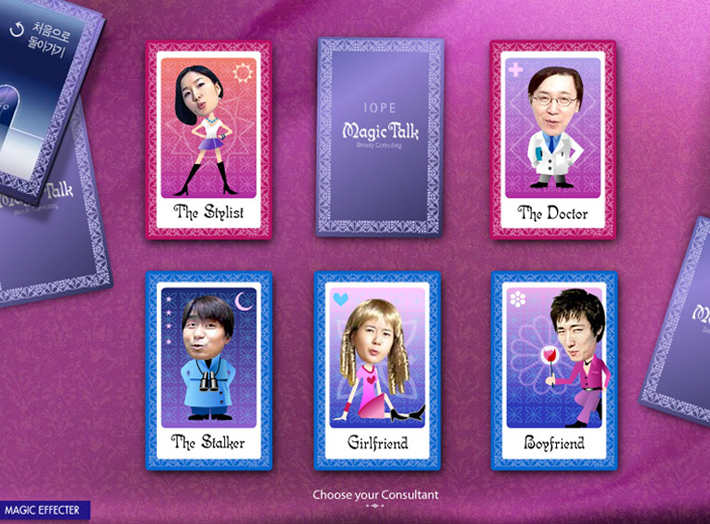Open the Magic Effecter label
The height and width of the screenshot is (524, 710).
click(x=44, y=511)
